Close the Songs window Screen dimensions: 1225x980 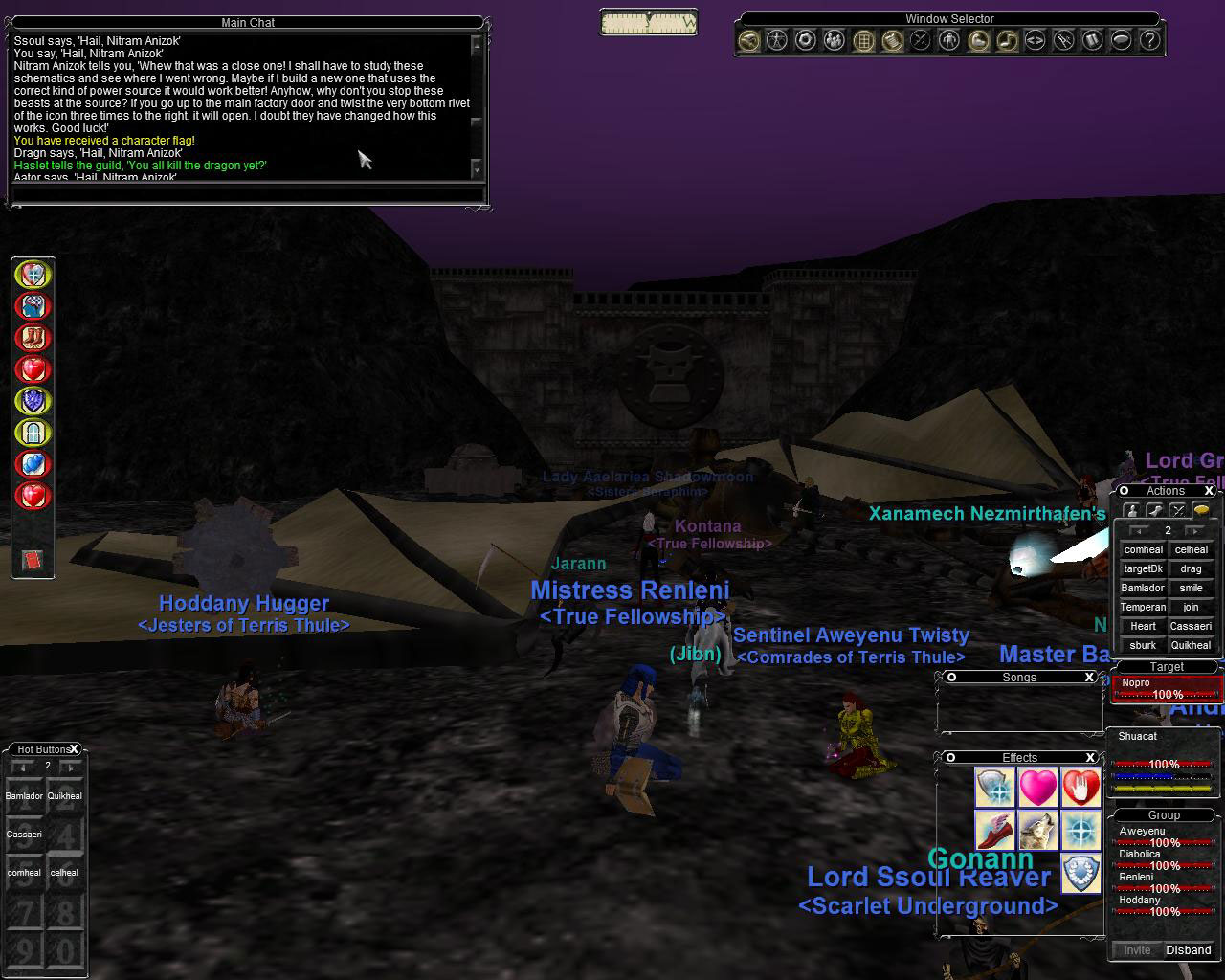point(1089,677)
